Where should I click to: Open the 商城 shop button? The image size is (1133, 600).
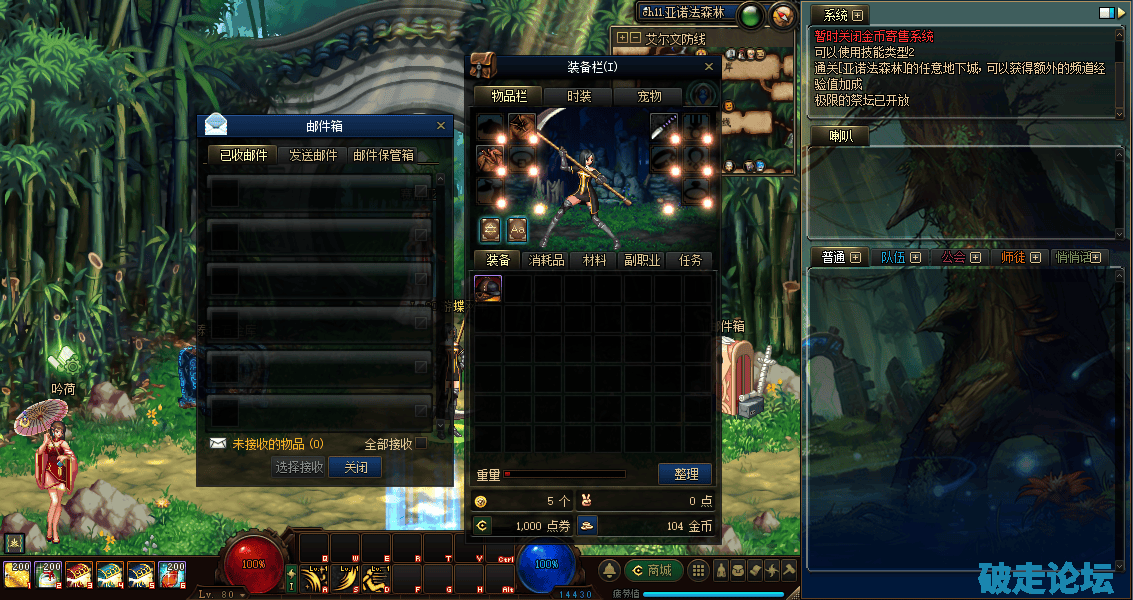tap(653, 570)
